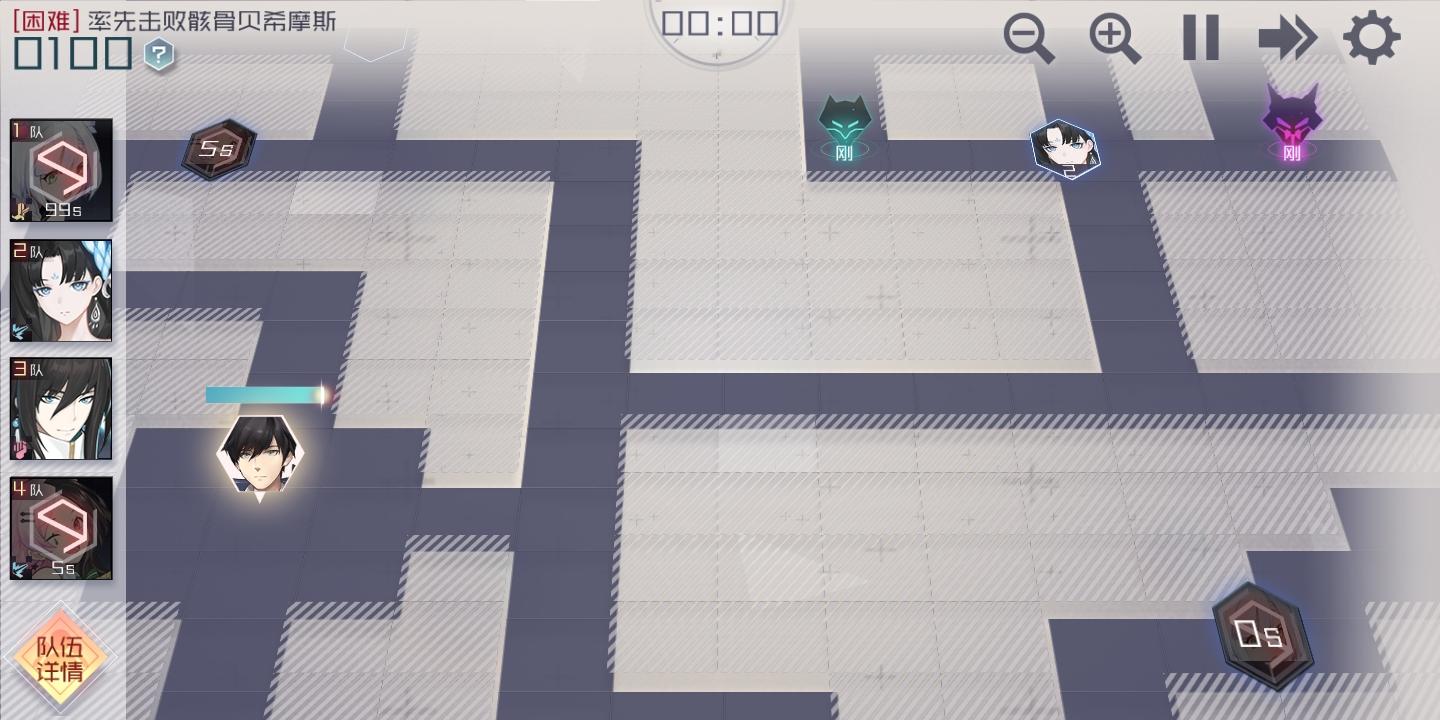Select Team 2 with the blue-haired character
Screen dimensions: 1440x720
point(60,290)
